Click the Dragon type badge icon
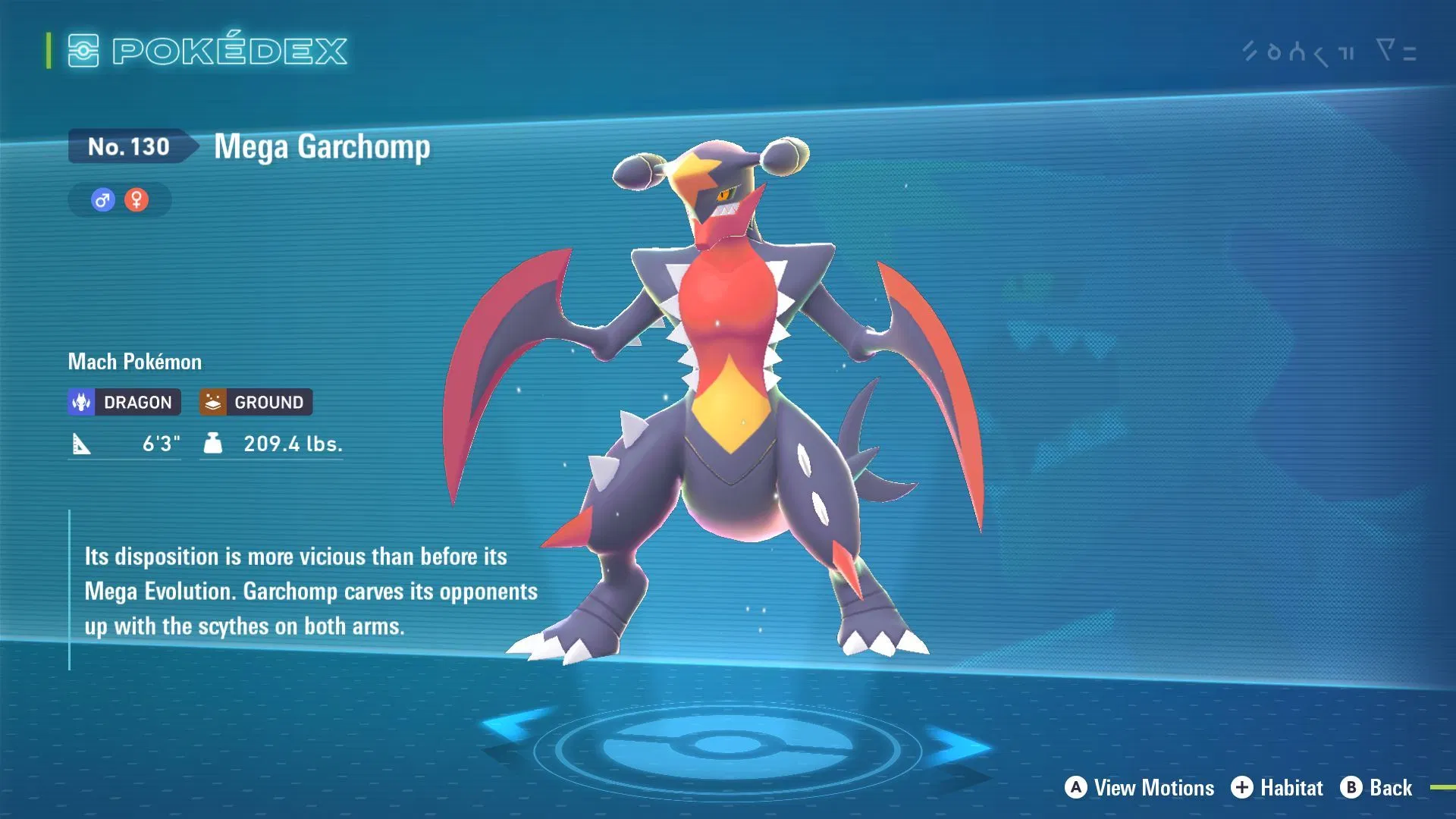The height and width of the screenshot is (819, 1456). pyautogui.click(x=81, y=402)
